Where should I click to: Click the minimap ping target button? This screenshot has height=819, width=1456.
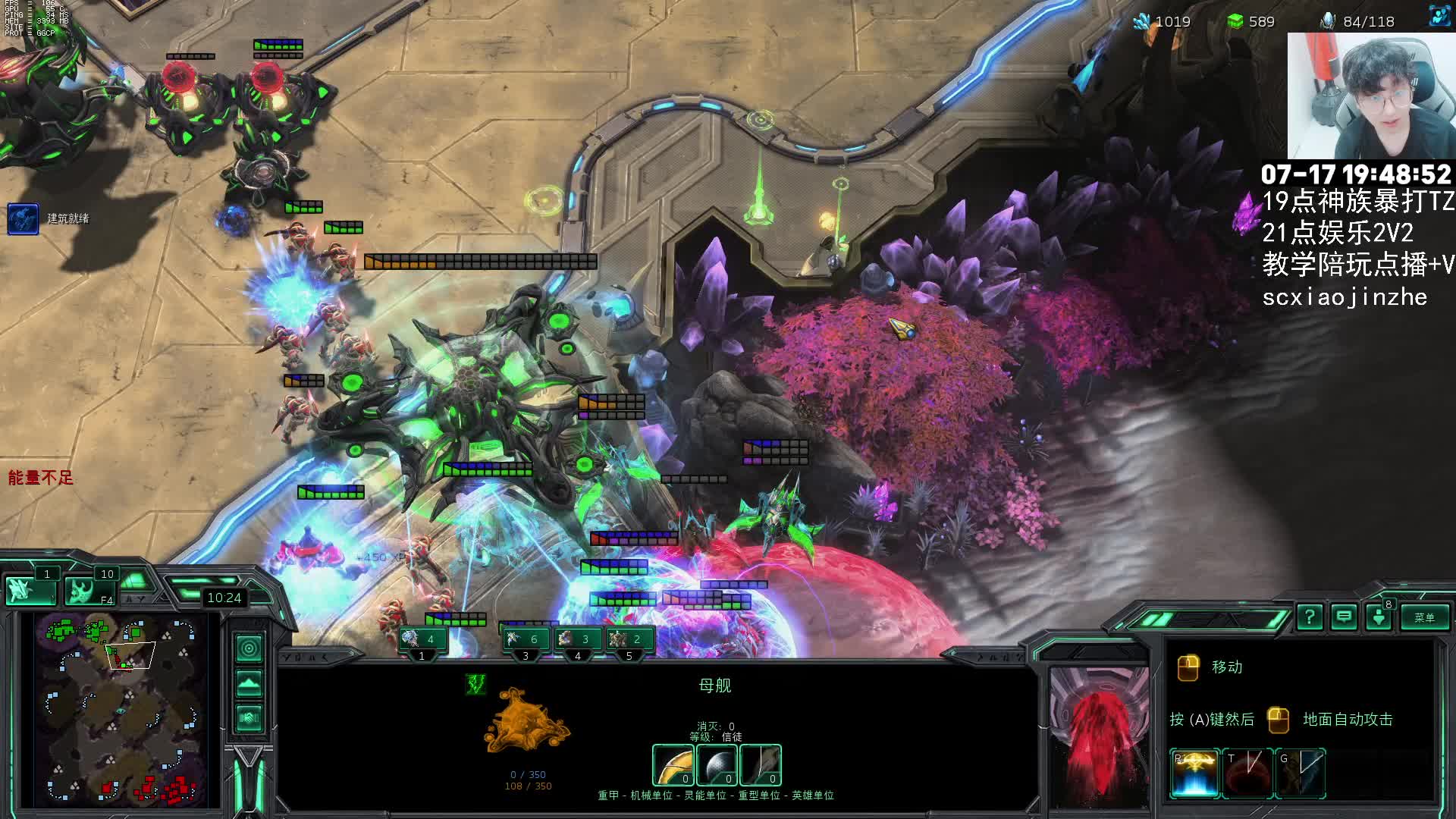click(249, 648)
